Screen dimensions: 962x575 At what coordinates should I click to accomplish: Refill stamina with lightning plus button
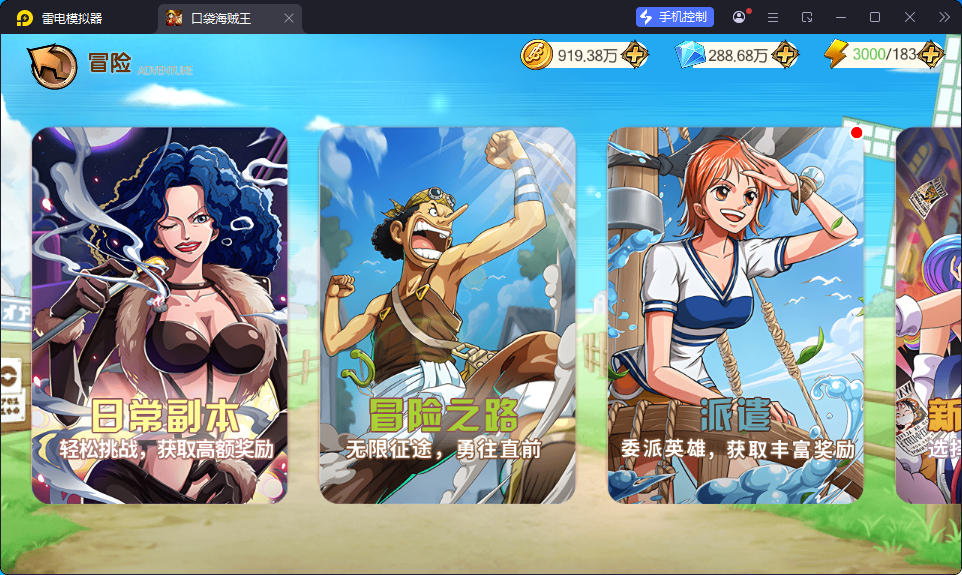pos(931,55)
